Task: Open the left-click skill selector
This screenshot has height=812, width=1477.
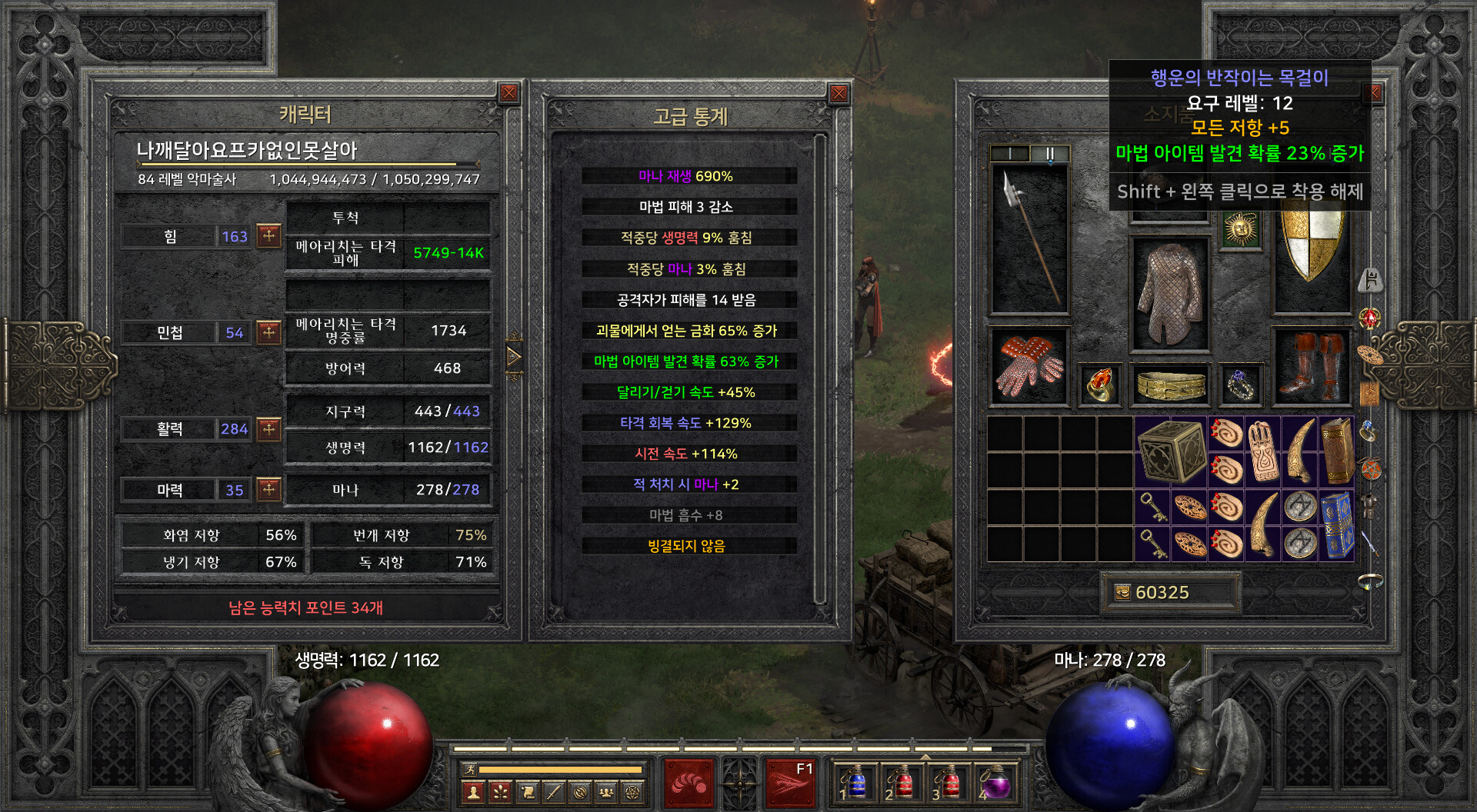Action: click(688, 784)
